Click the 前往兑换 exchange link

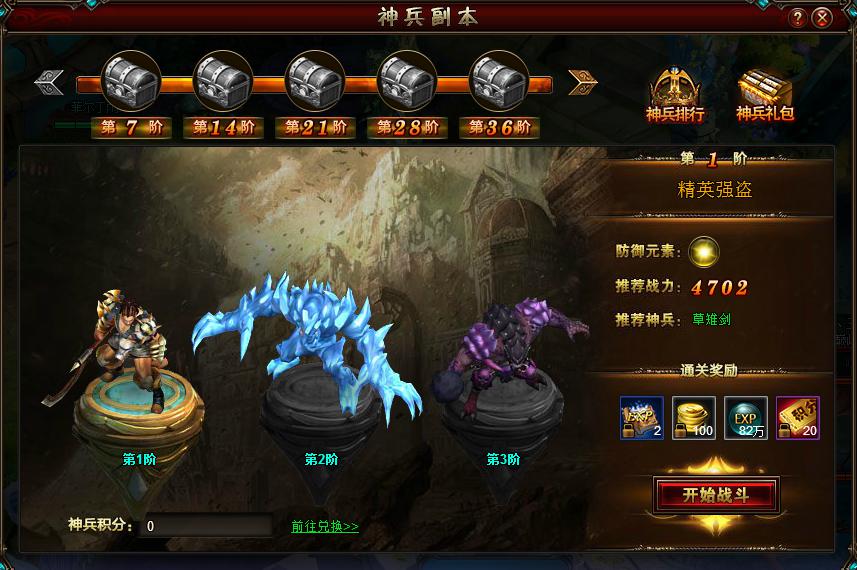pyautogui.click(x=325, y=526)
